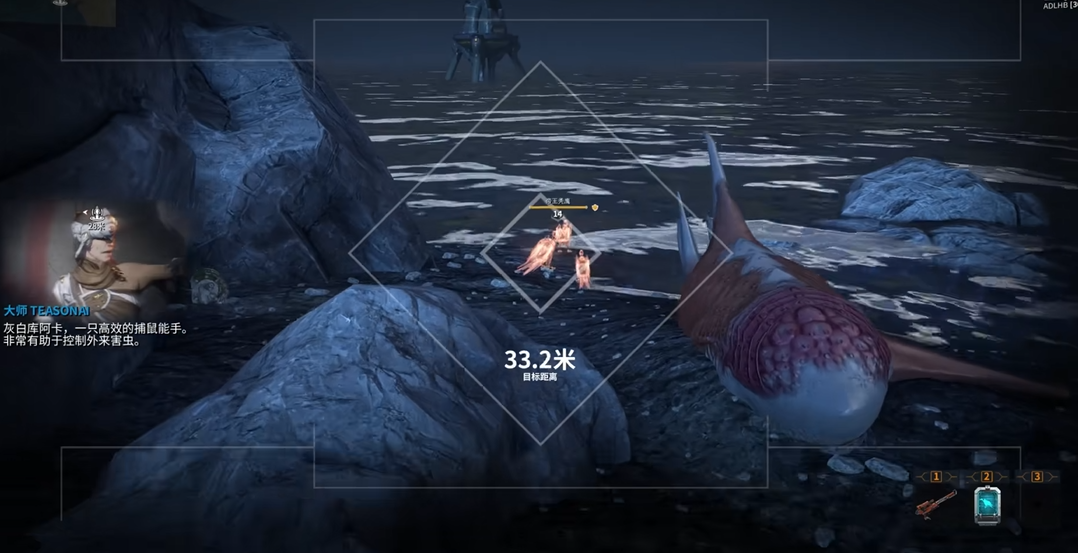Select the tranq rifle gear slot
Viewport: 1078px width, 553px height.
click(x=936, y=503)
